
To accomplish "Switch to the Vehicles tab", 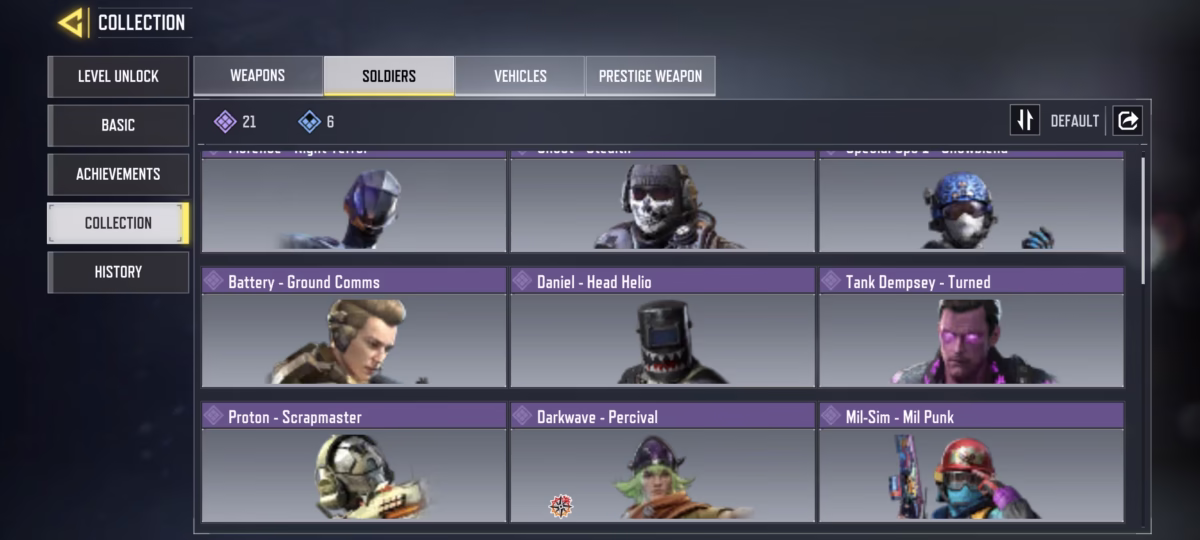I will tap(520, 76).
